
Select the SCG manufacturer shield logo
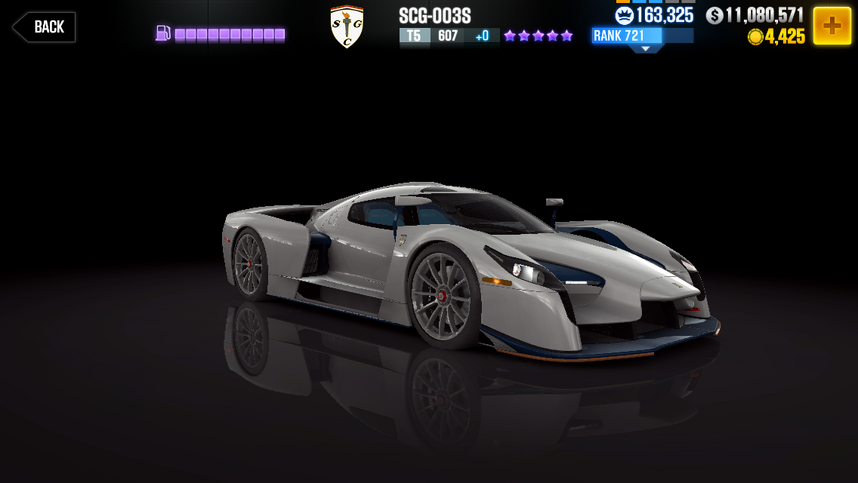pyautogui.click(x=346, y=28)
